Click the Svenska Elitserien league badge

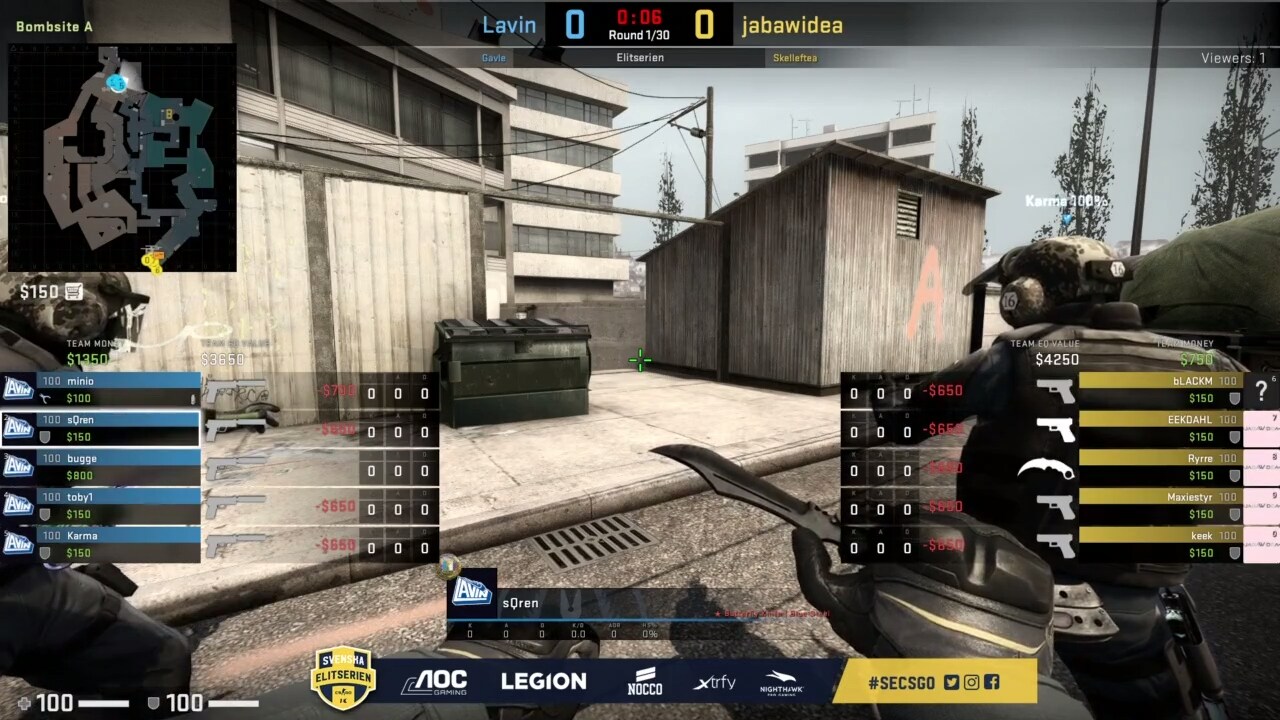[343, 678]
